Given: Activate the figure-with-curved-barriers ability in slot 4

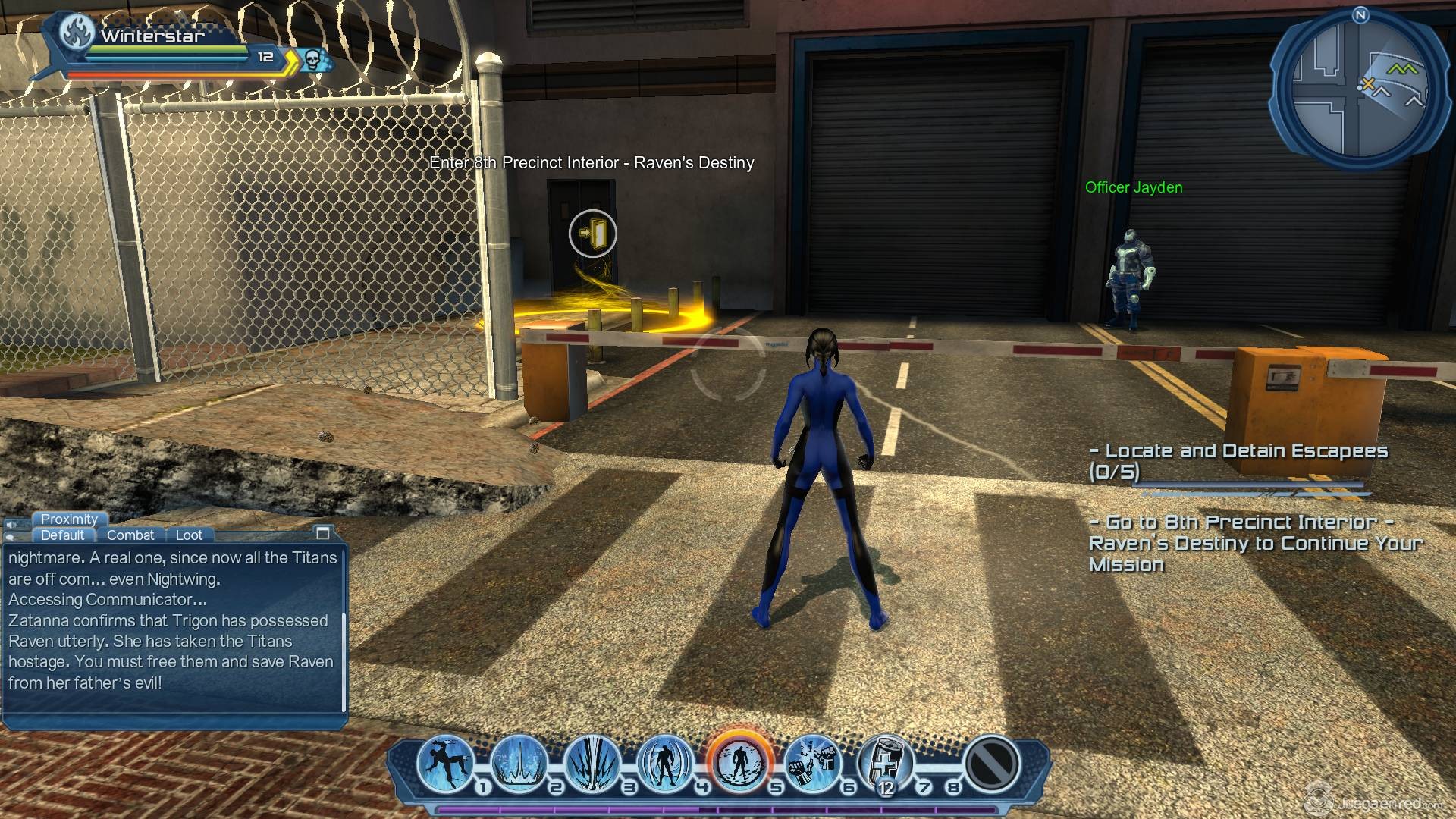Looking at the screenshot, I should [x=665, y=761].
